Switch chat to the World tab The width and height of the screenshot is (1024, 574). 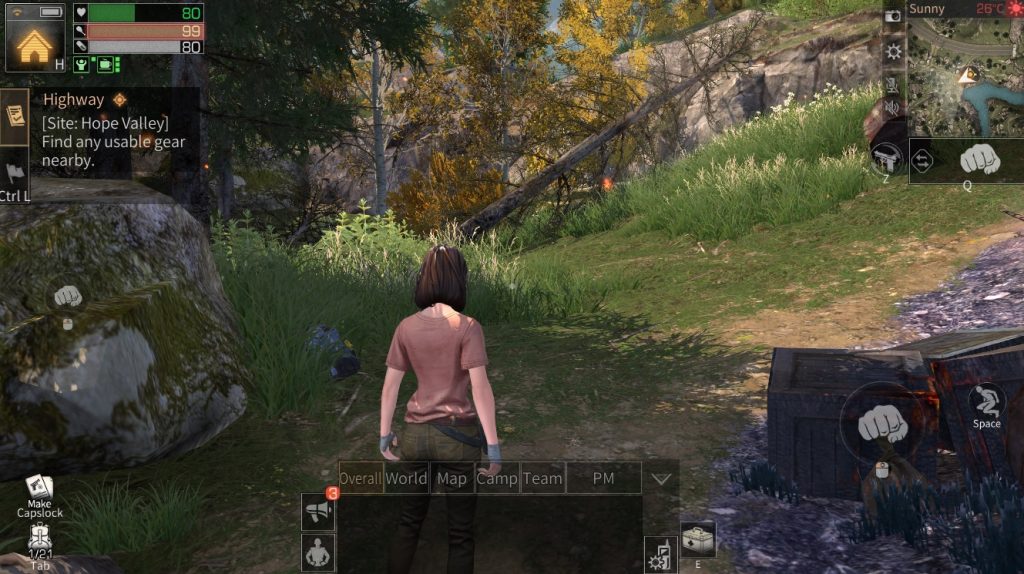pos(406,478)
